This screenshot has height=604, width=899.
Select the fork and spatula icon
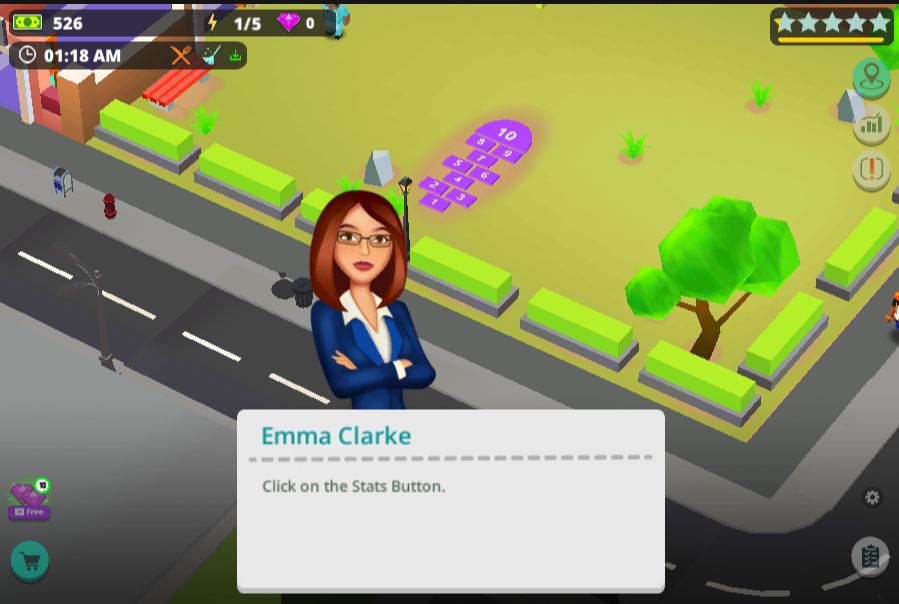pyautogui.click(x=181, y=56)
